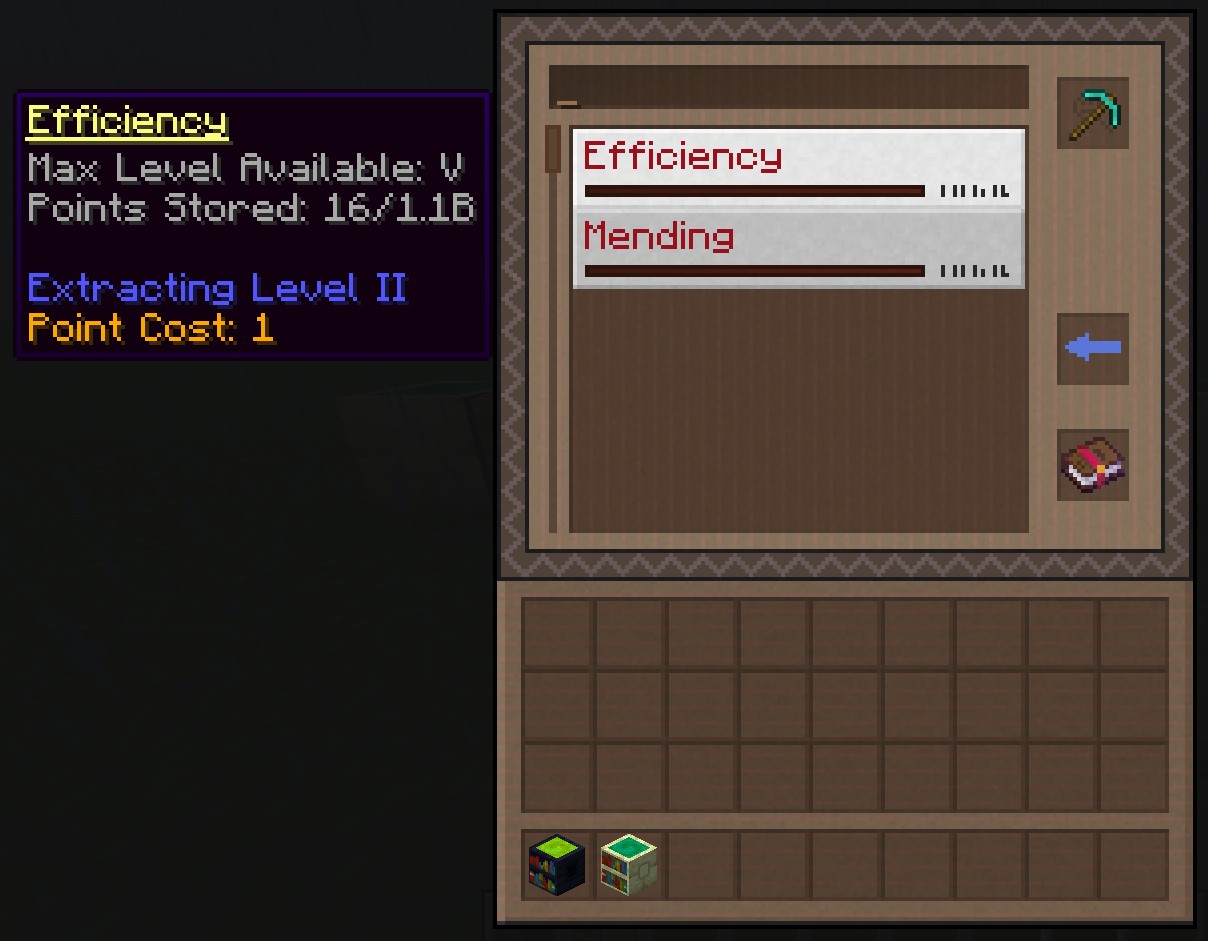
Task: Click the diamond pickaxe item slot
Action: 1092,113
